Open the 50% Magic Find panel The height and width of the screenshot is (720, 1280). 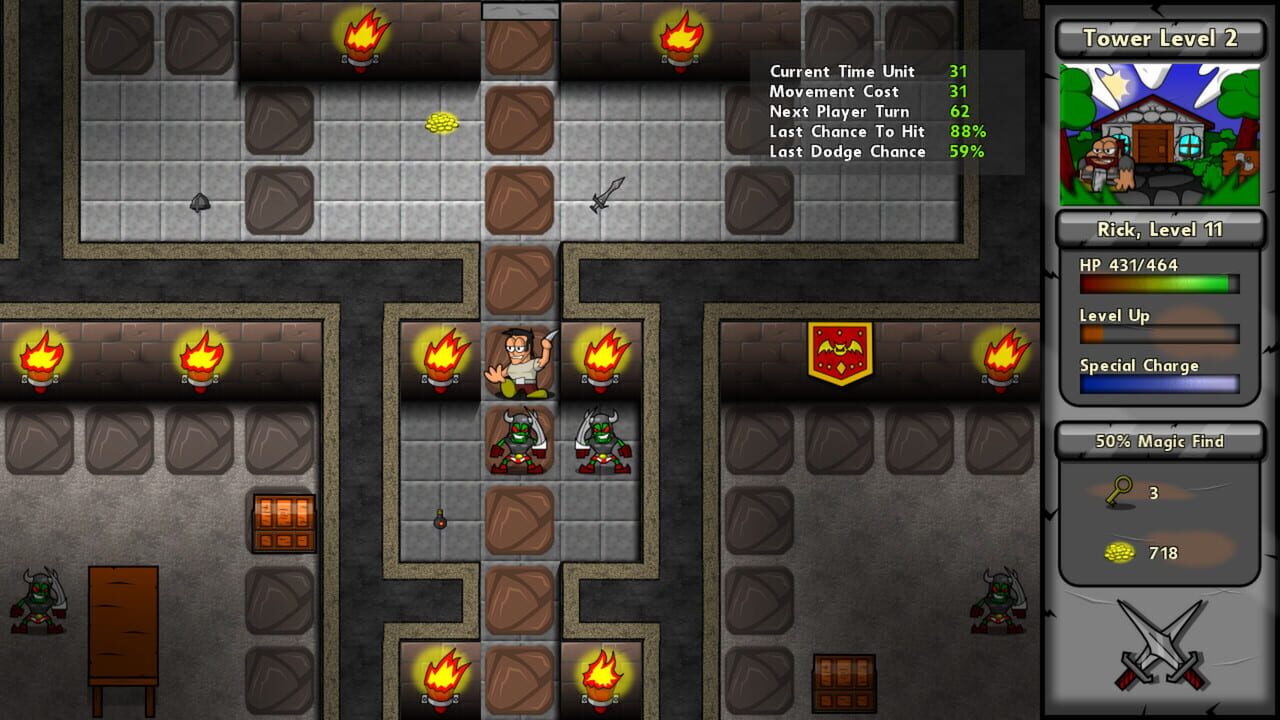tap(1159, 441)
